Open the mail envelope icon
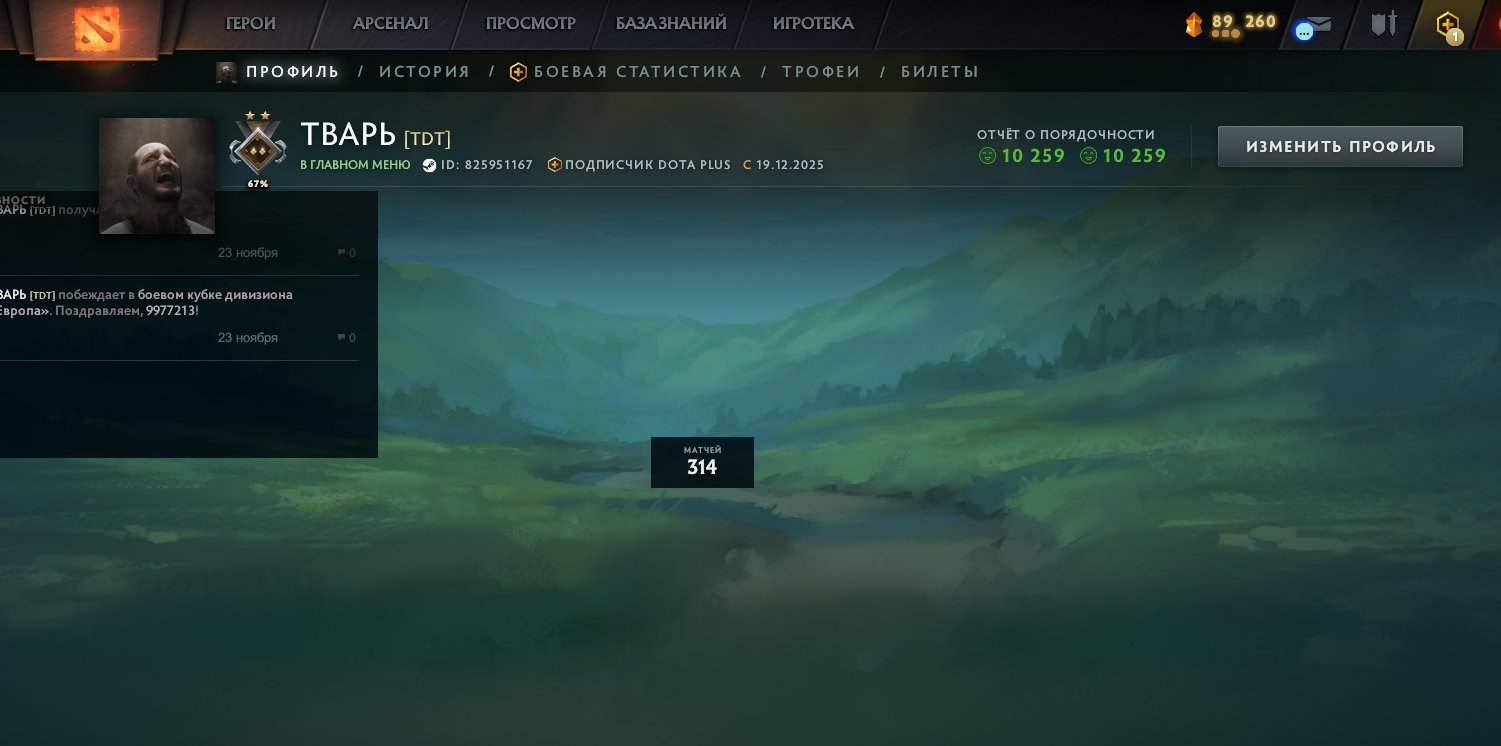Image resolution: width=1501 pixels, height=746 pixels. pos(1322,23)
